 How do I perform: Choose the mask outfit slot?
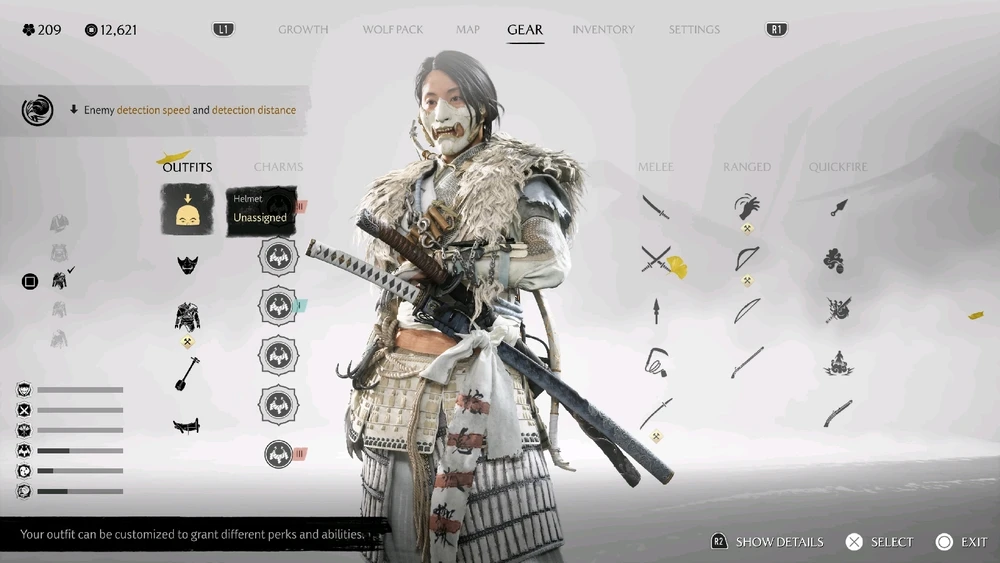187,265
